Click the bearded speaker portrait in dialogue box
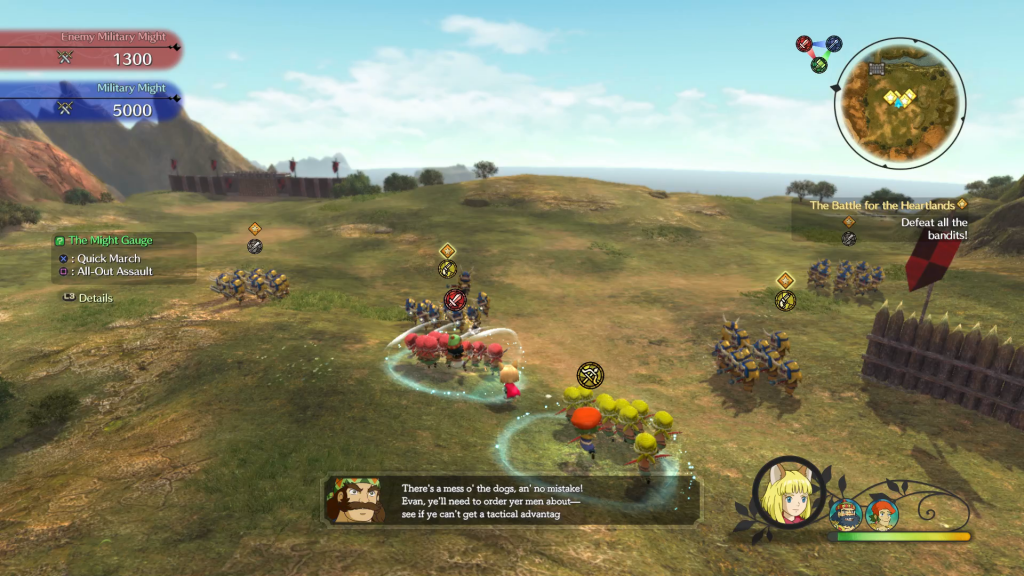Viewport: 1024px width, 576px height. pos(354,500)
